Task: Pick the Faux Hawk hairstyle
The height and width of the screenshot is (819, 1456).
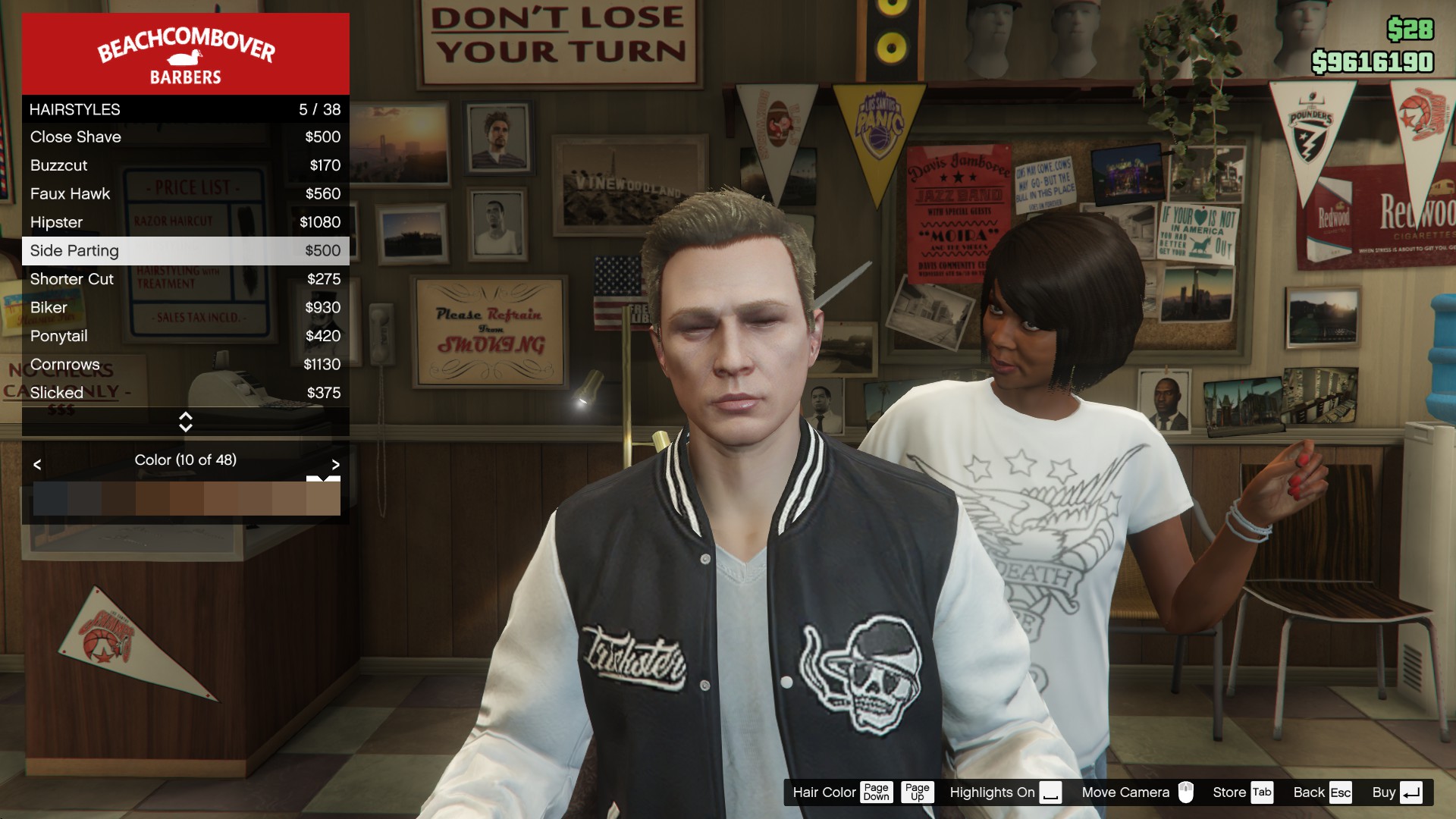Action: [185, 194]
